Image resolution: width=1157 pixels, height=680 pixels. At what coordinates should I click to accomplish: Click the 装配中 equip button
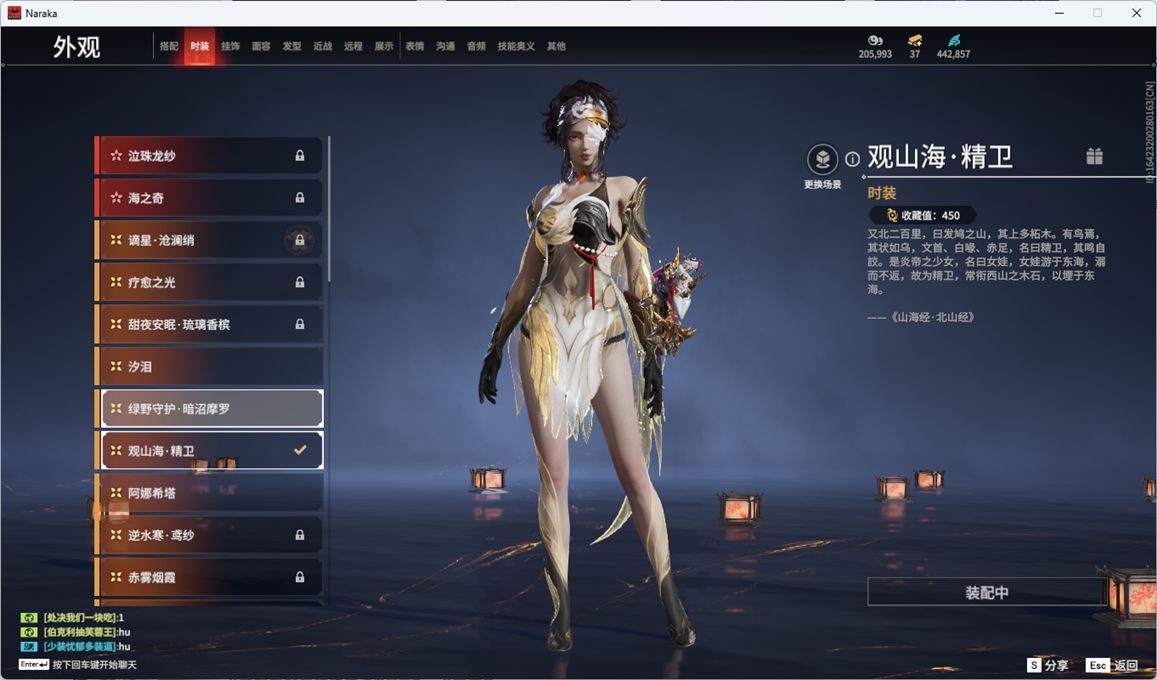[x=986, y=592]
